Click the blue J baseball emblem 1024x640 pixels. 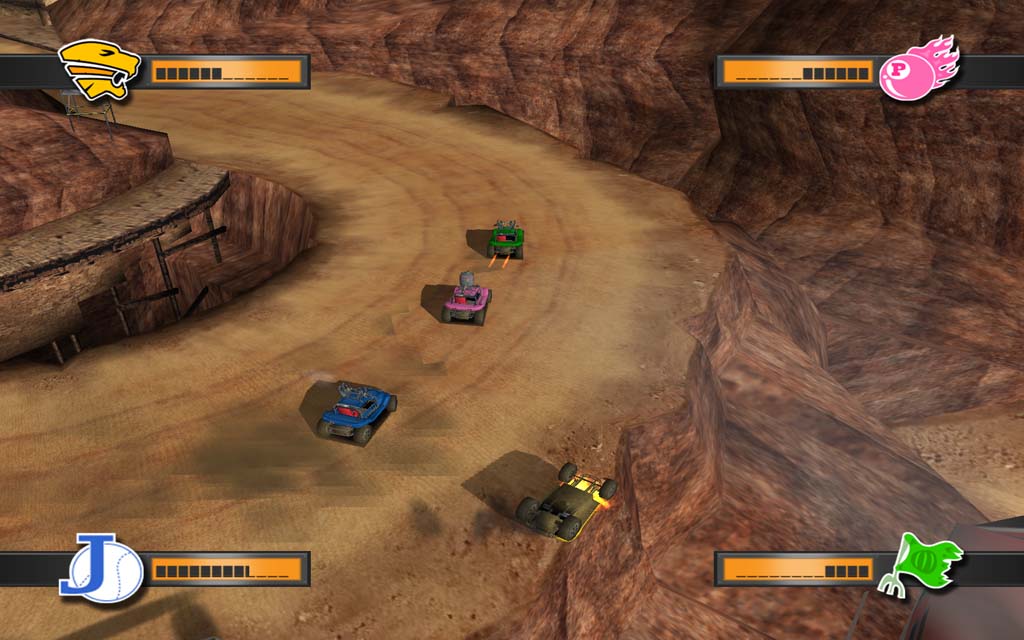pos(101,569)
